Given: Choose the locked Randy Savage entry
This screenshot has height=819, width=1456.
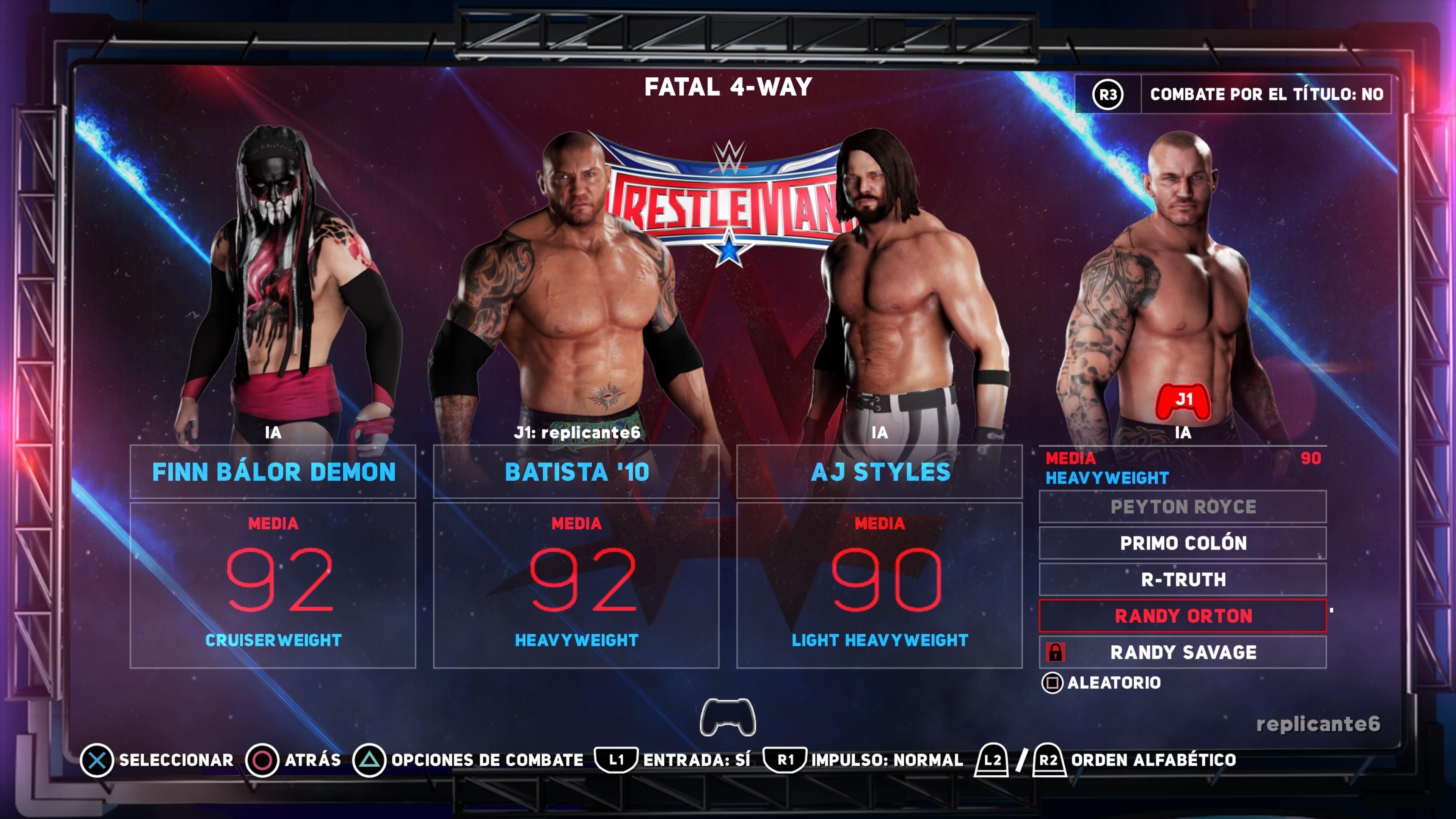Looking at the screenshot, I should tap(1183, 652).
